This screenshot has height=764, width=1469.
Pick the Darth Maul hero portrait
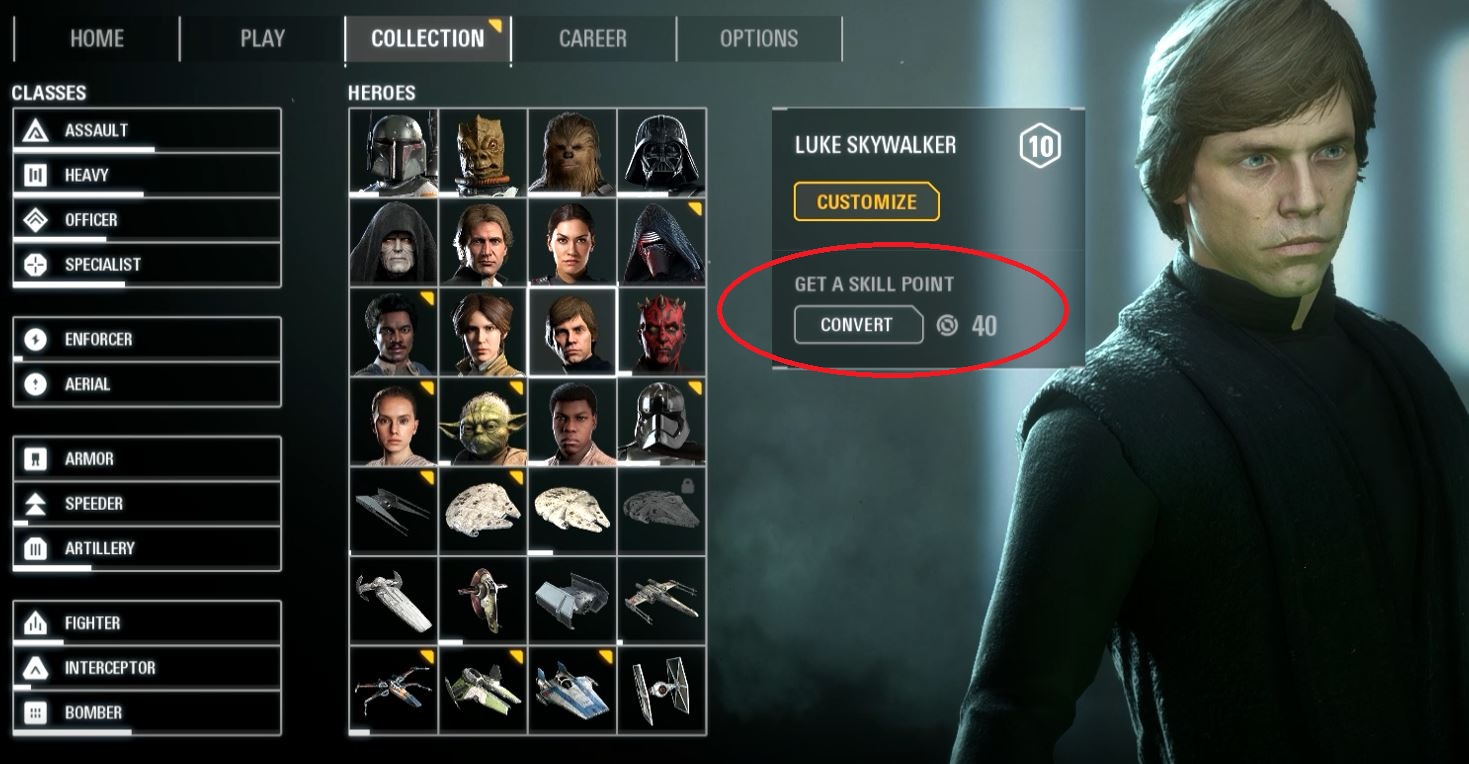(x=662, y=332)
